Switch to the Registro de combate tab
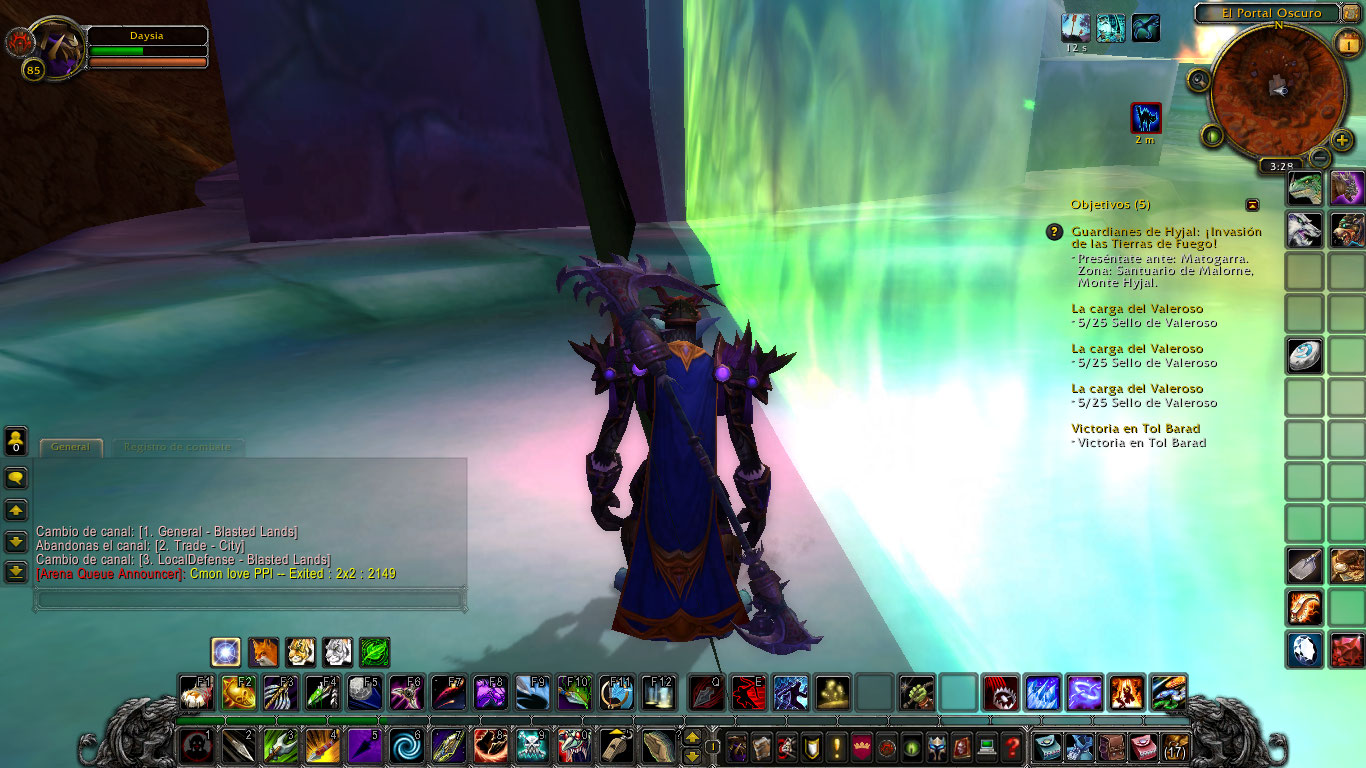The width and height of the screenshot is (1366, 768). click(178, 447)
